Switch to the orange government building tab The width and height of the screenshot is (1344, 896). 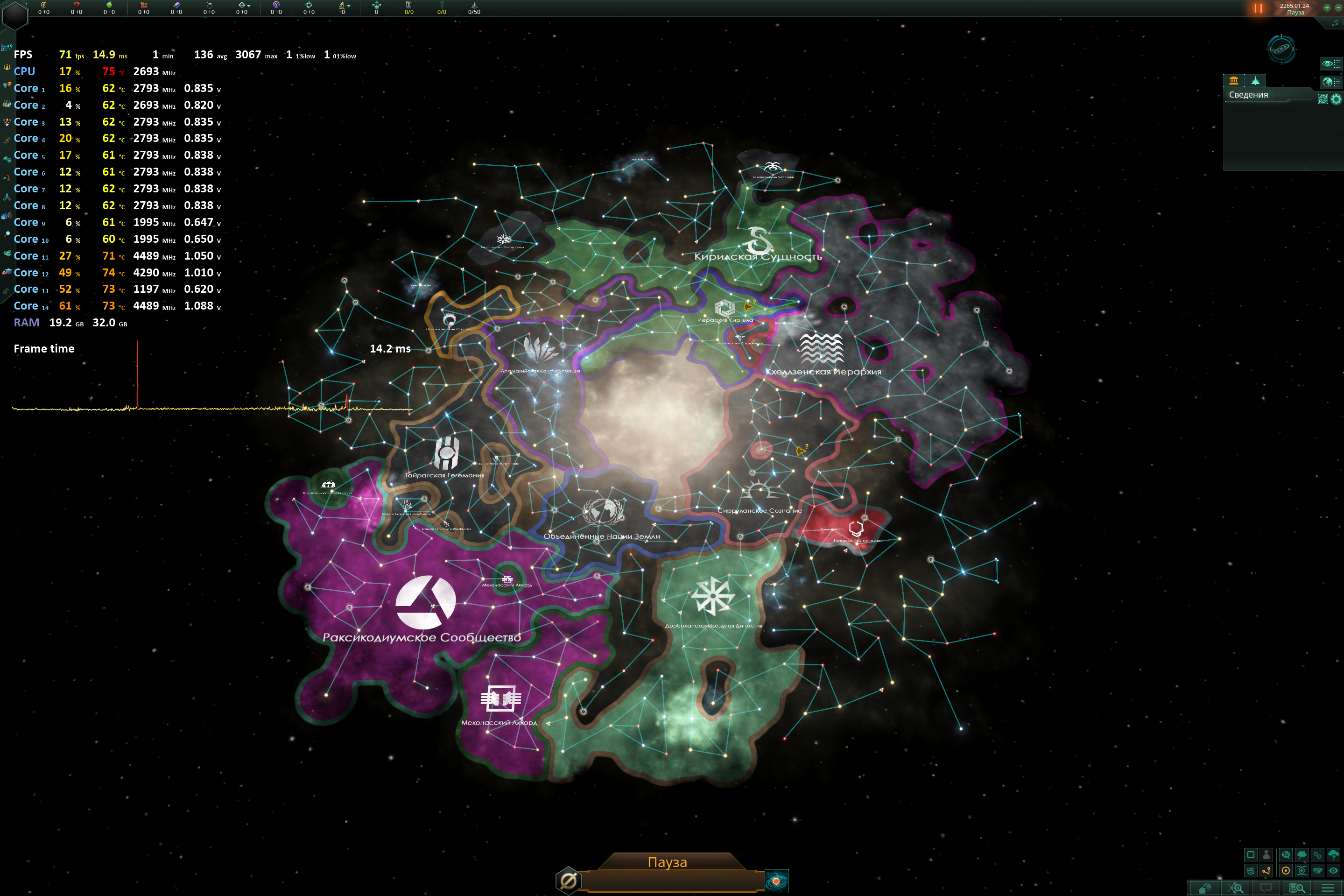click(x=1234, y=81)
